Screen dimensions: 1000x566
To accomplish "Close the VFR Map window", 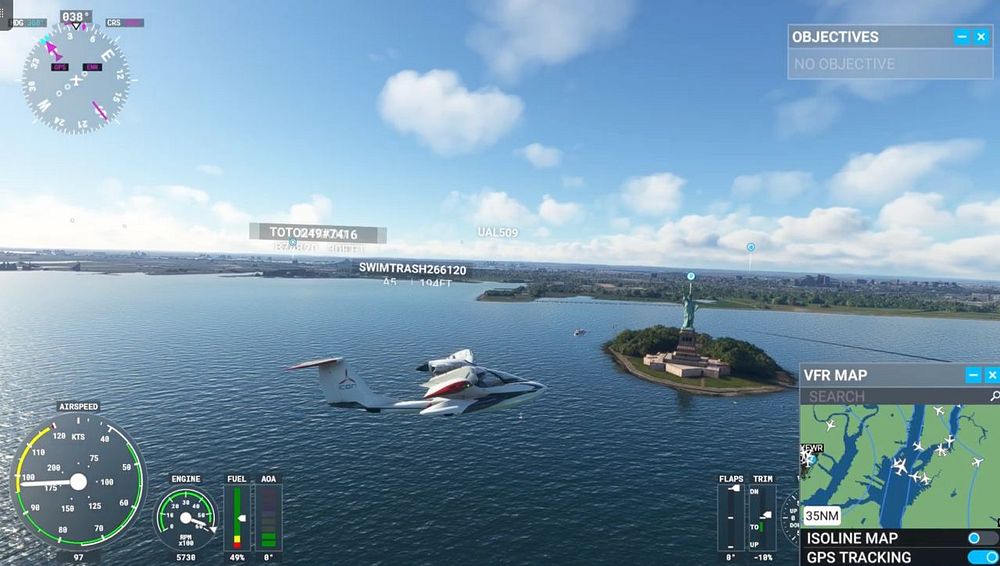I will [992, 375].
